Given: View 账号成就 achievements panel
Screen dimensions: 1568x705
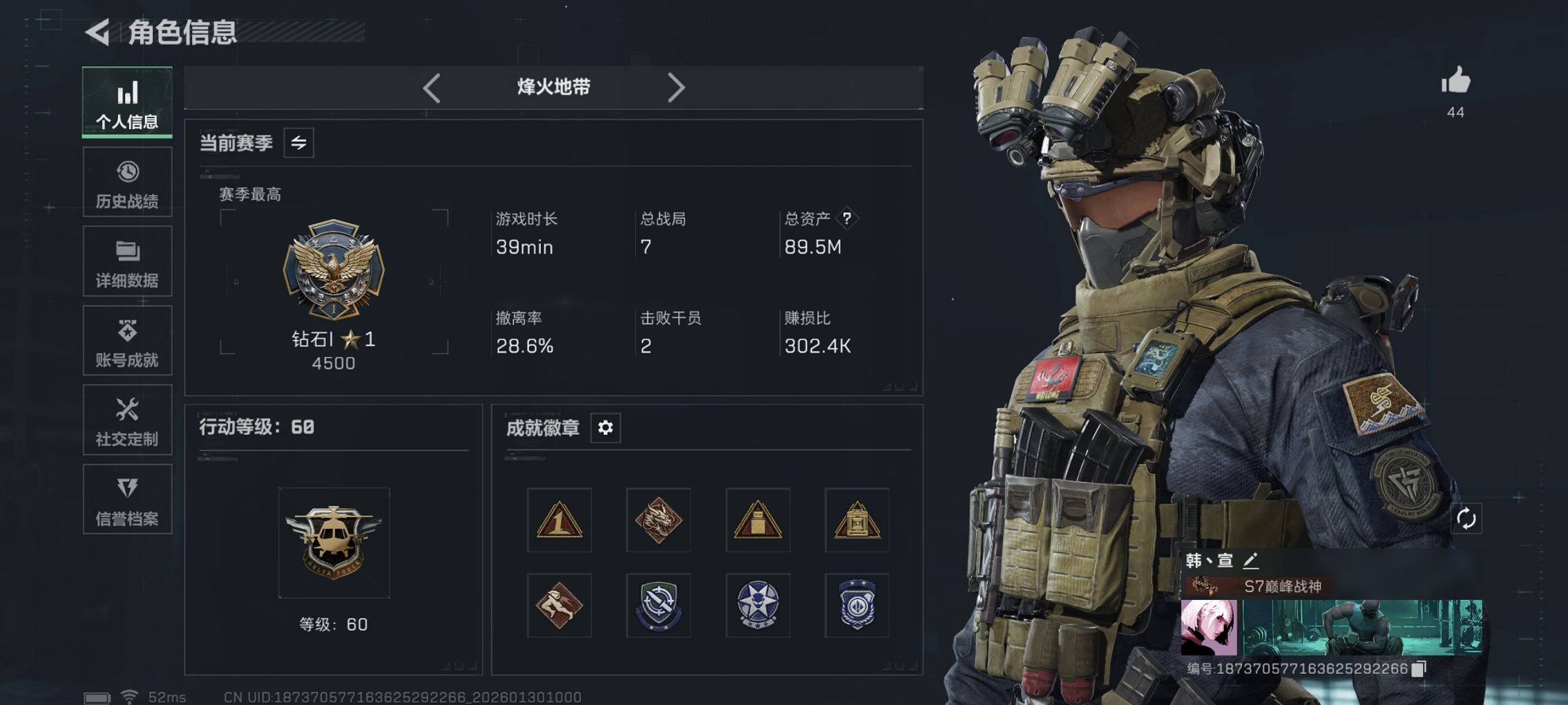Looking at the screenshot, I should [126, 340].
